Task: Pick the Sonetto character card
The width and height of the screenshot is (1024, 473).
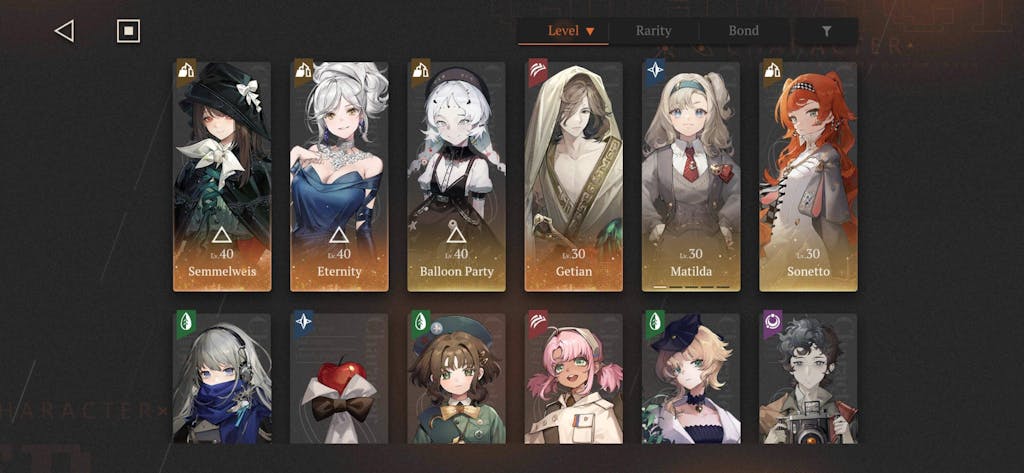Action: 808,176
